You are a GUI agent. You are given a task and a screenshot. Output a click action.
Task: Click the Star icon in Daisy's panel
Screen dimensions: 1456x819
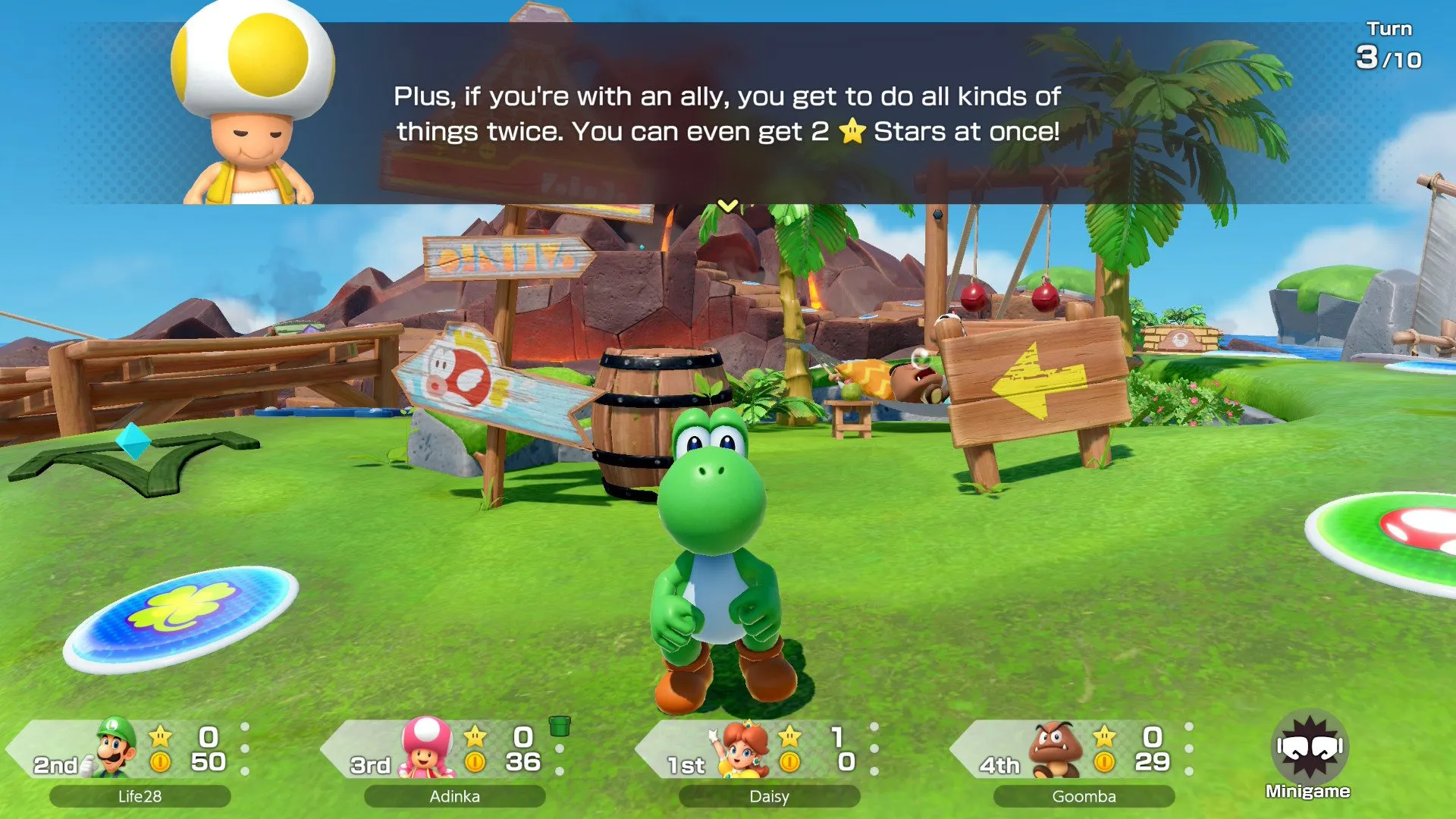tap(791, 736)
